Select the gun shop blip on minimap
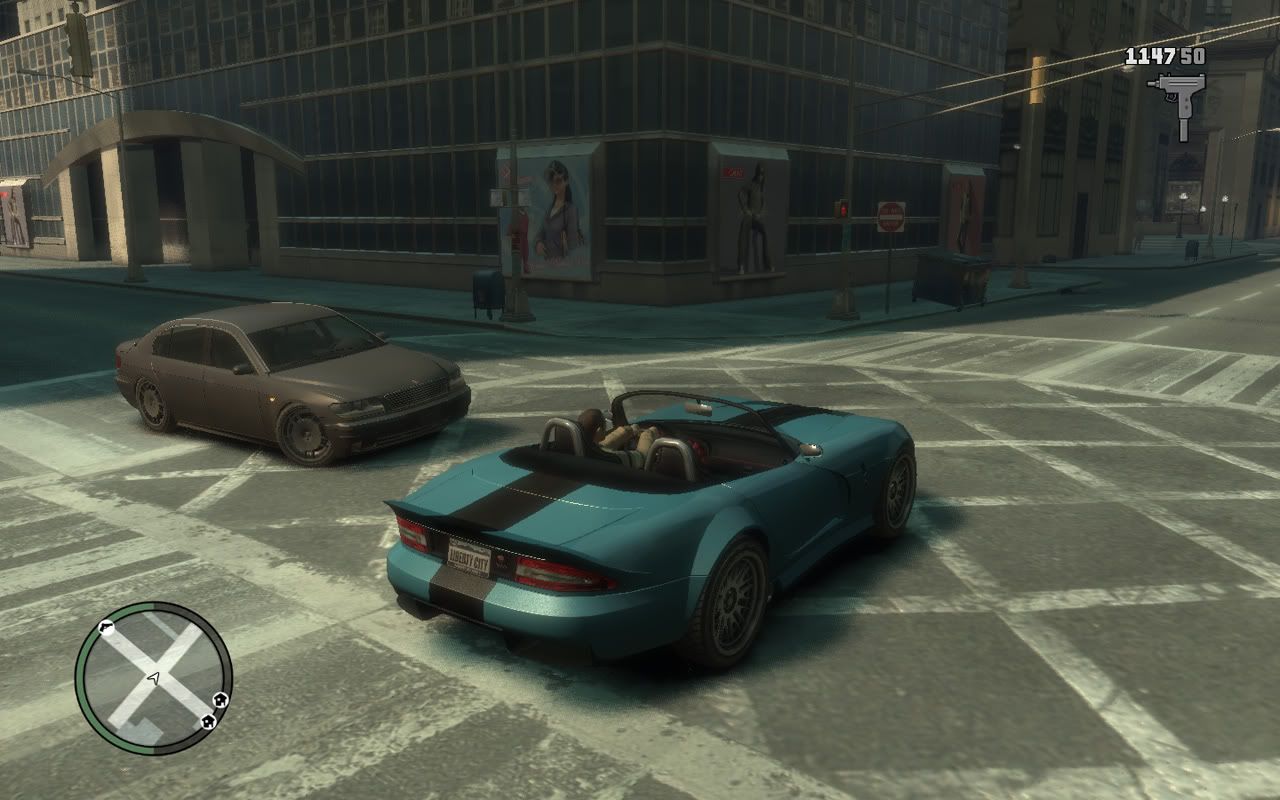The image size is (1280, 800). point(106,629)
